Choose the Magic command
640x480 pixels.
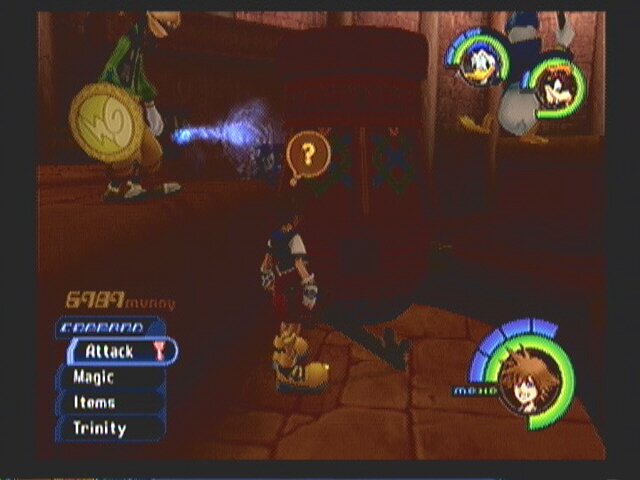click(x=110, y=377)
